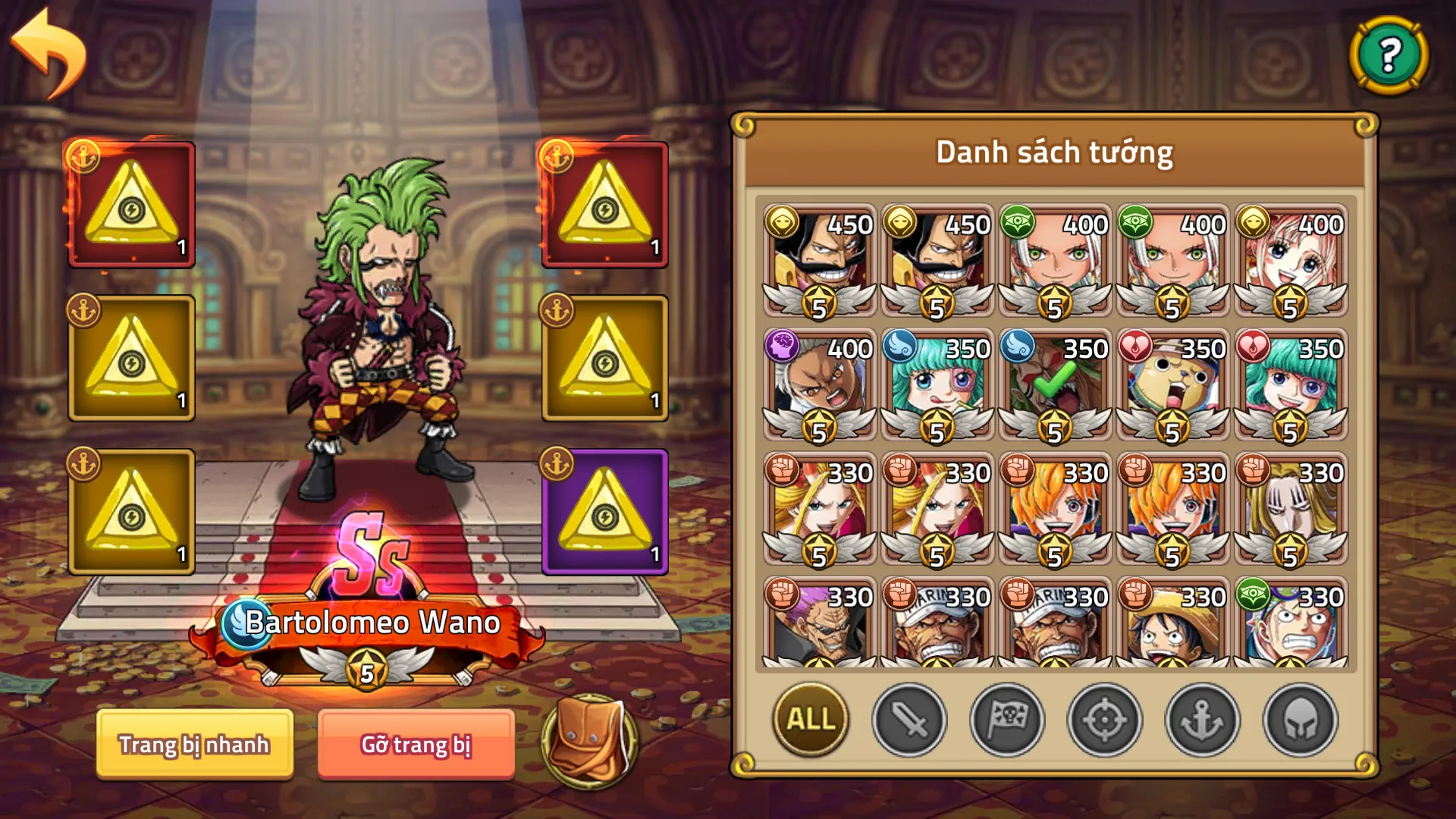The height and width of the screenshot is (819, 1456).
Task: Filter heroes by the pirate flag class icon
Action: tap(1008, 721)
